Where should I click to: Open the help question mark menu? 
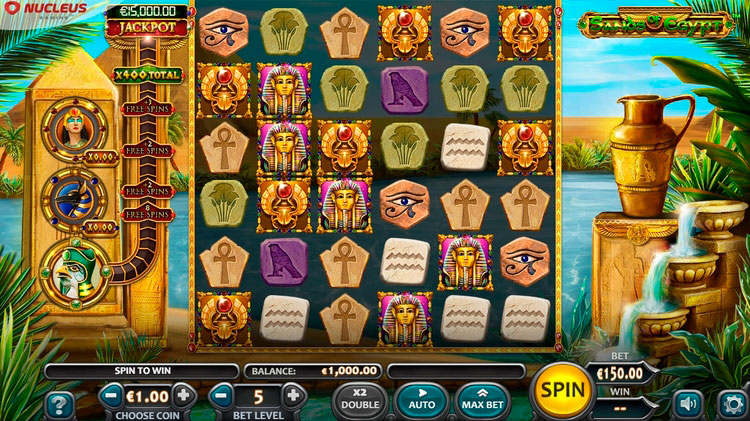(x=59, y=404)
